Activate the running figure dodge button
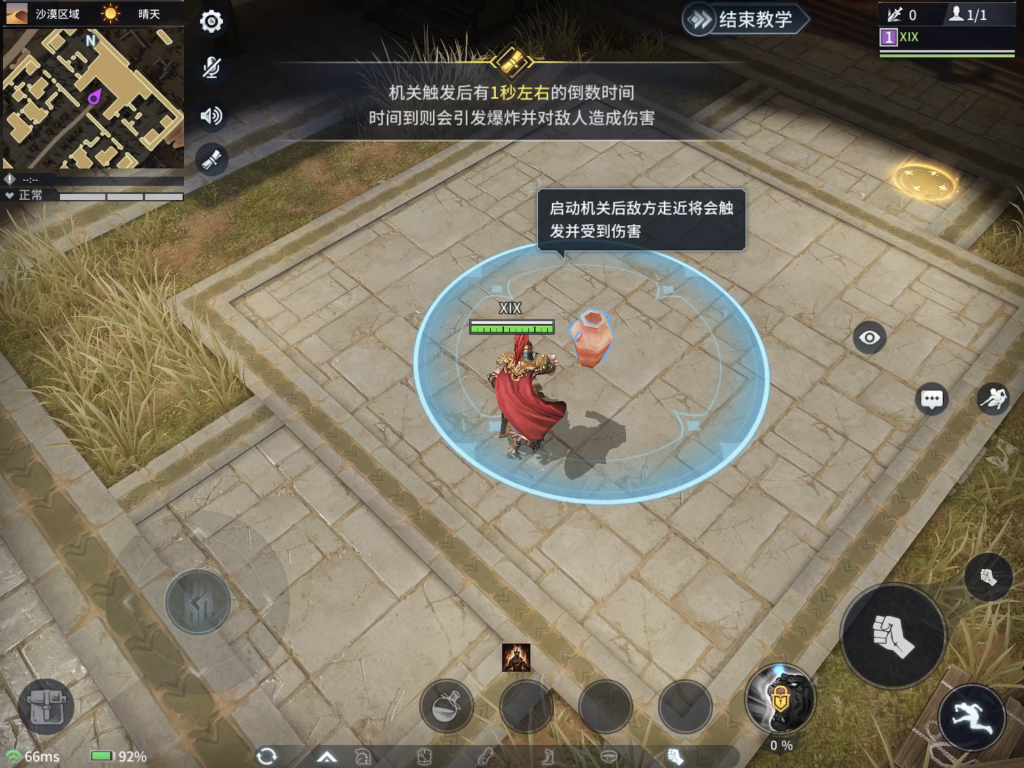The height and width of the screenshot is (768, 1024). tap(971, 717)
